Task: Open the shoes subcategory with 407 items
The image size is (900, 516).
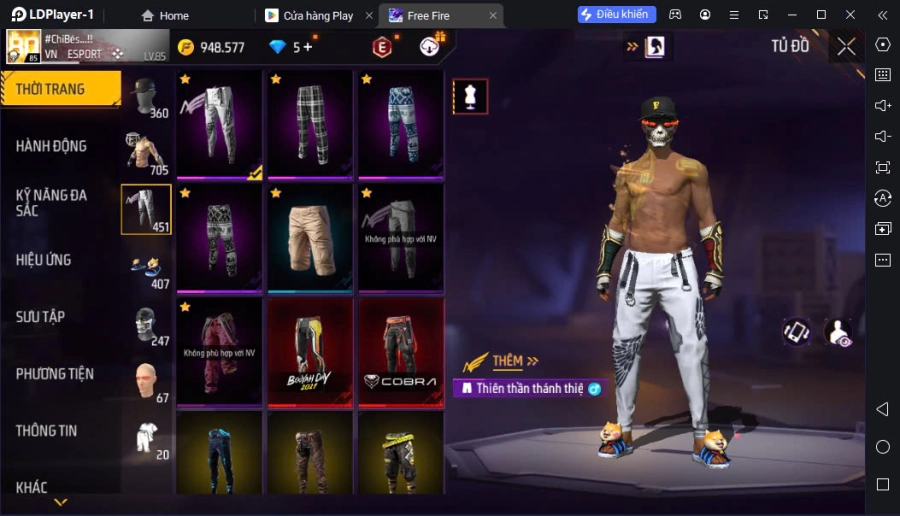Action: click(x=147, y=268)
